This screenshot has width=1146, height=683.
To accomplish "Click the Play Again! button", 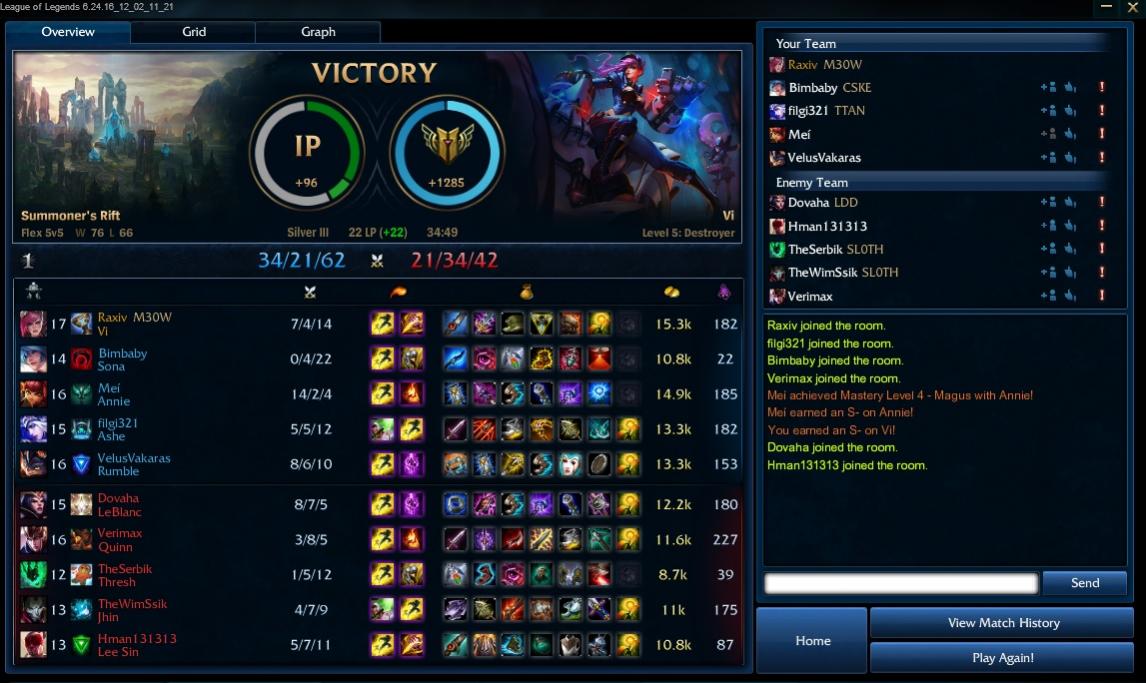I will tap(1002, 658).
